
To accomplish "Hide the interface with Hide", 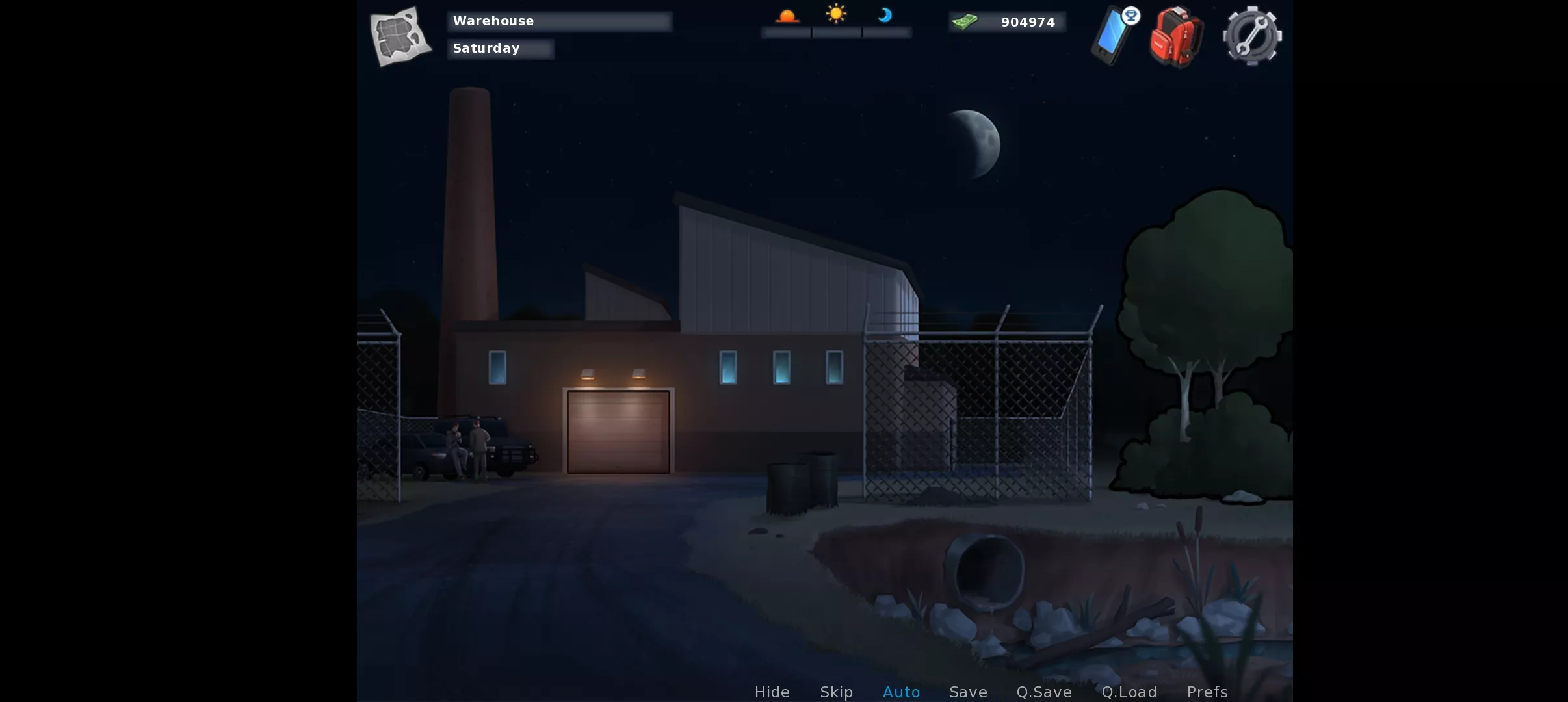I will [772, 692].
